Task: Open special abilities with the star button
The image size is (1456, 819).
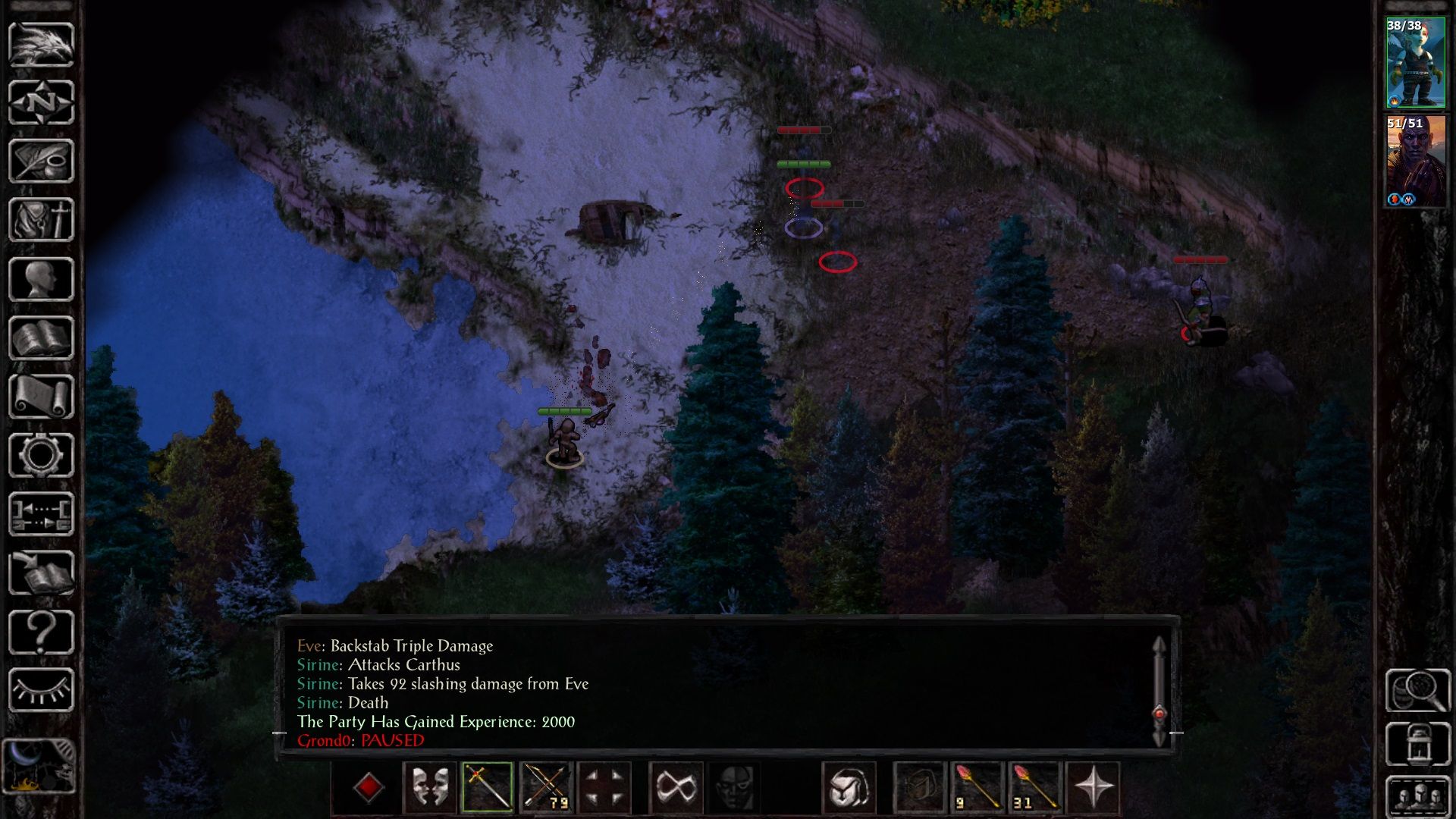Action: (1093, 787)
